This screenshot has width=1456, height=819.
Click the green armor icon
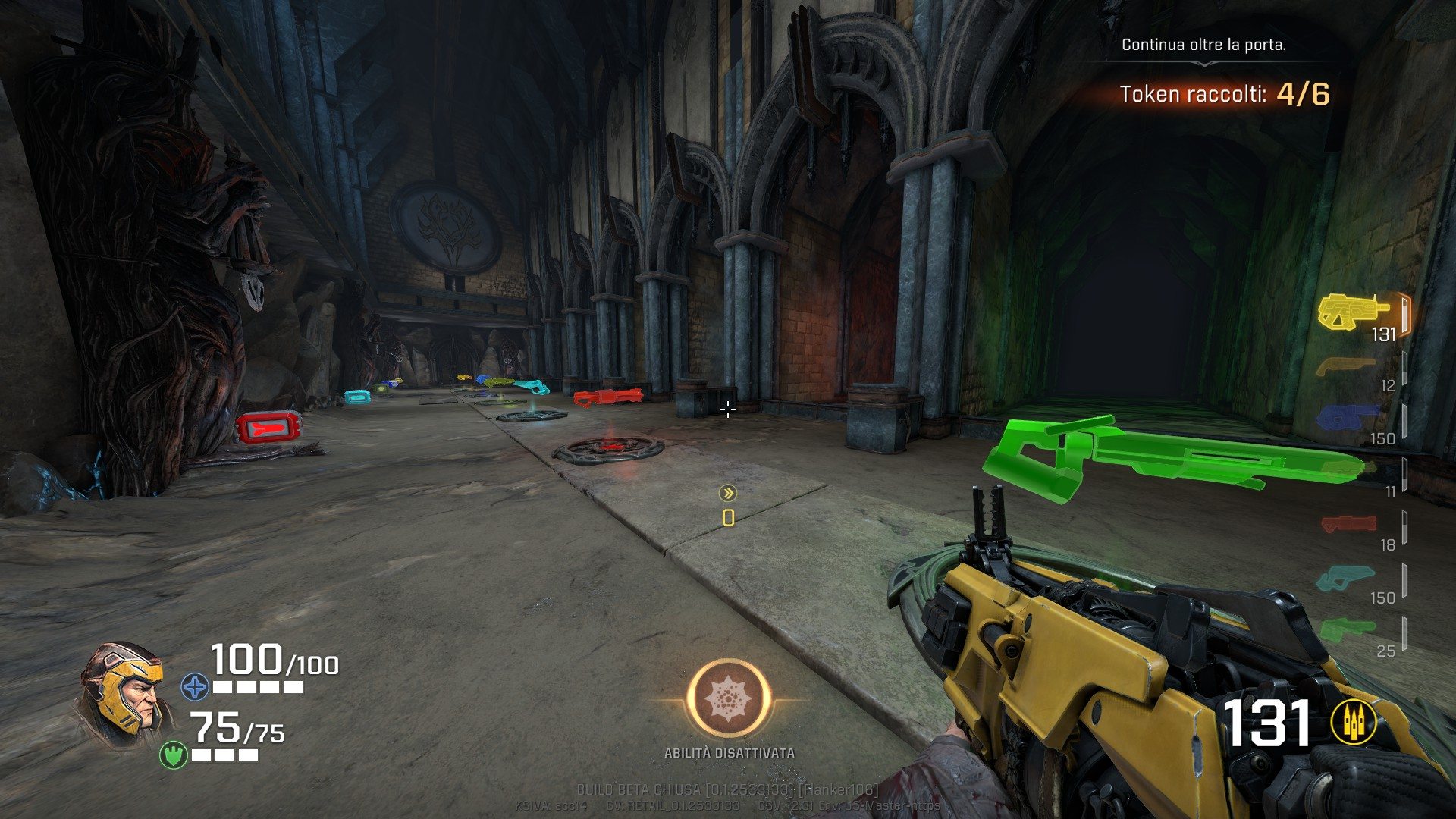coord(173,755)
